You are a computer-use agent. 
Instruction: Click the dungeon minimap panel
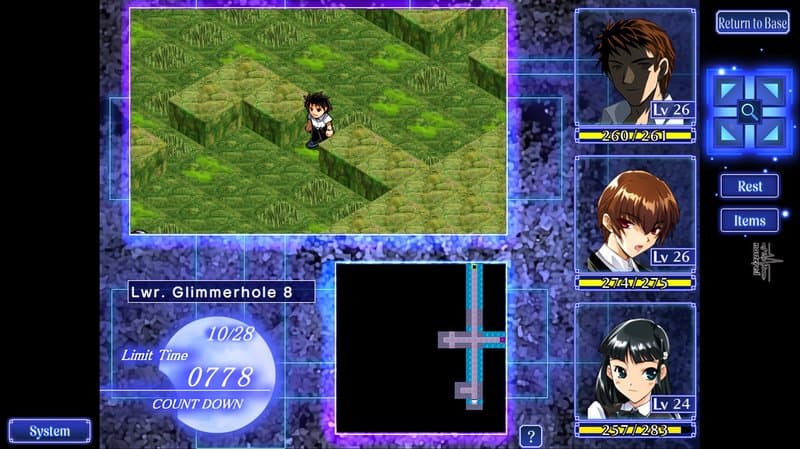pyautogui.click(x=421, y=347)
